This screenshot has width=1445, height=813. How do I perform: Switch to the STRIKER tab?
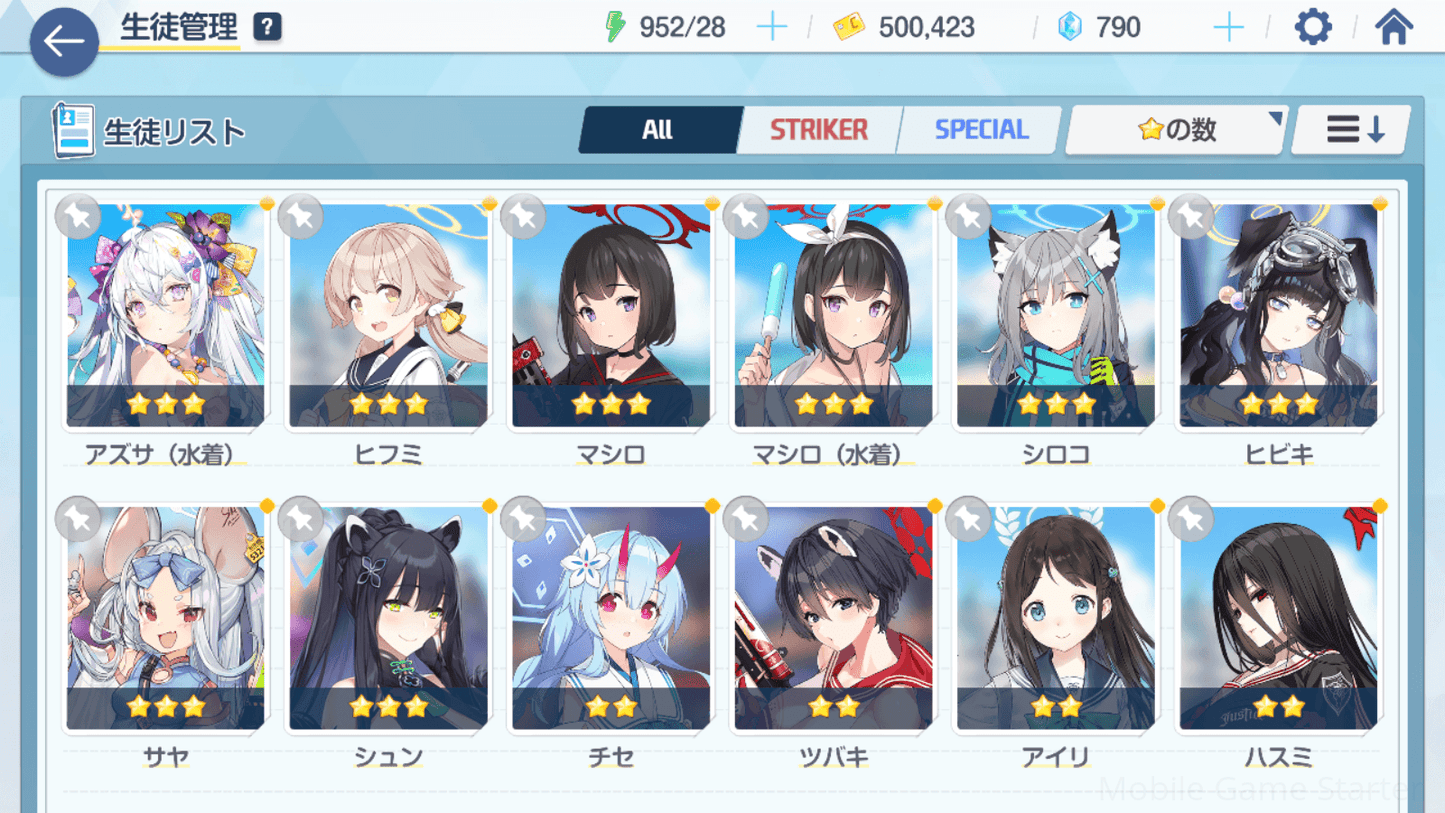[818, 130]
